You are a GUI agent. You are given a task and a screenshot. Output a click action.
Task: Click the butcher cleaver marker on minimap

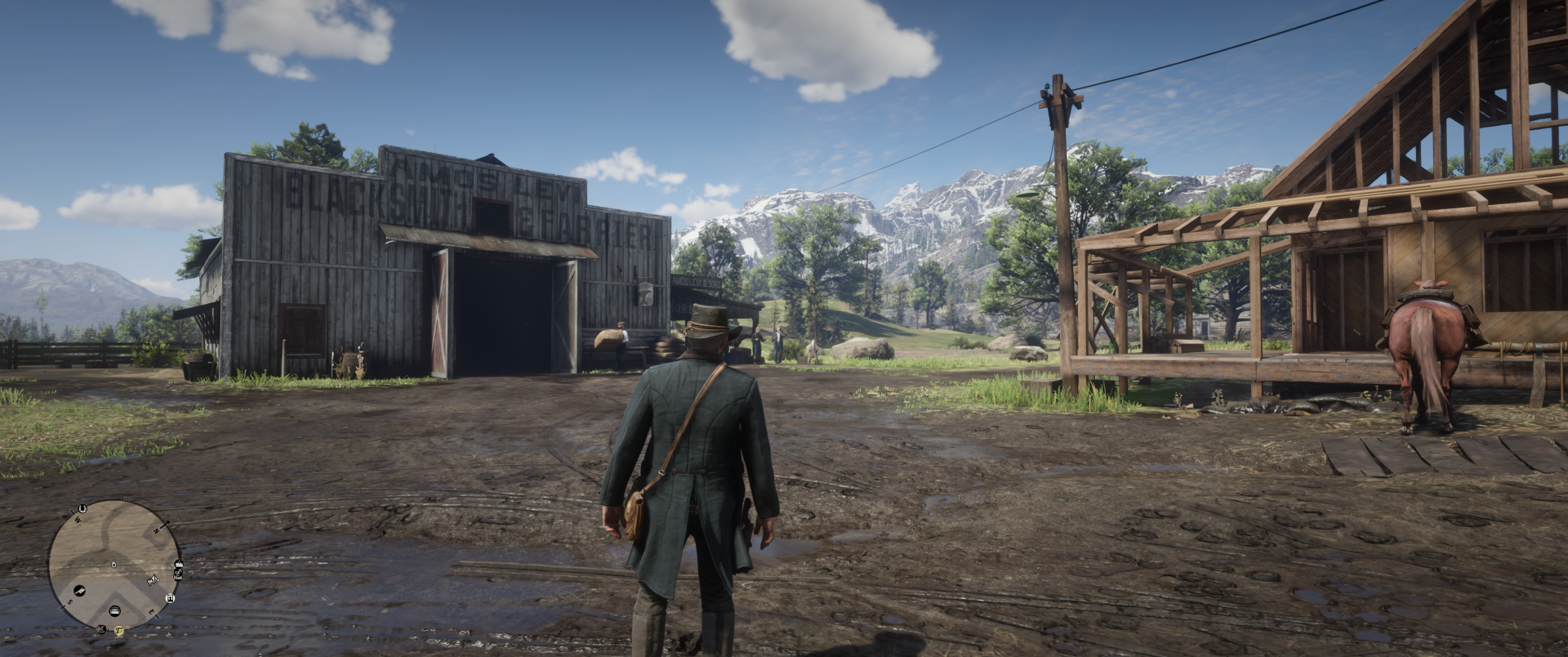79,590
